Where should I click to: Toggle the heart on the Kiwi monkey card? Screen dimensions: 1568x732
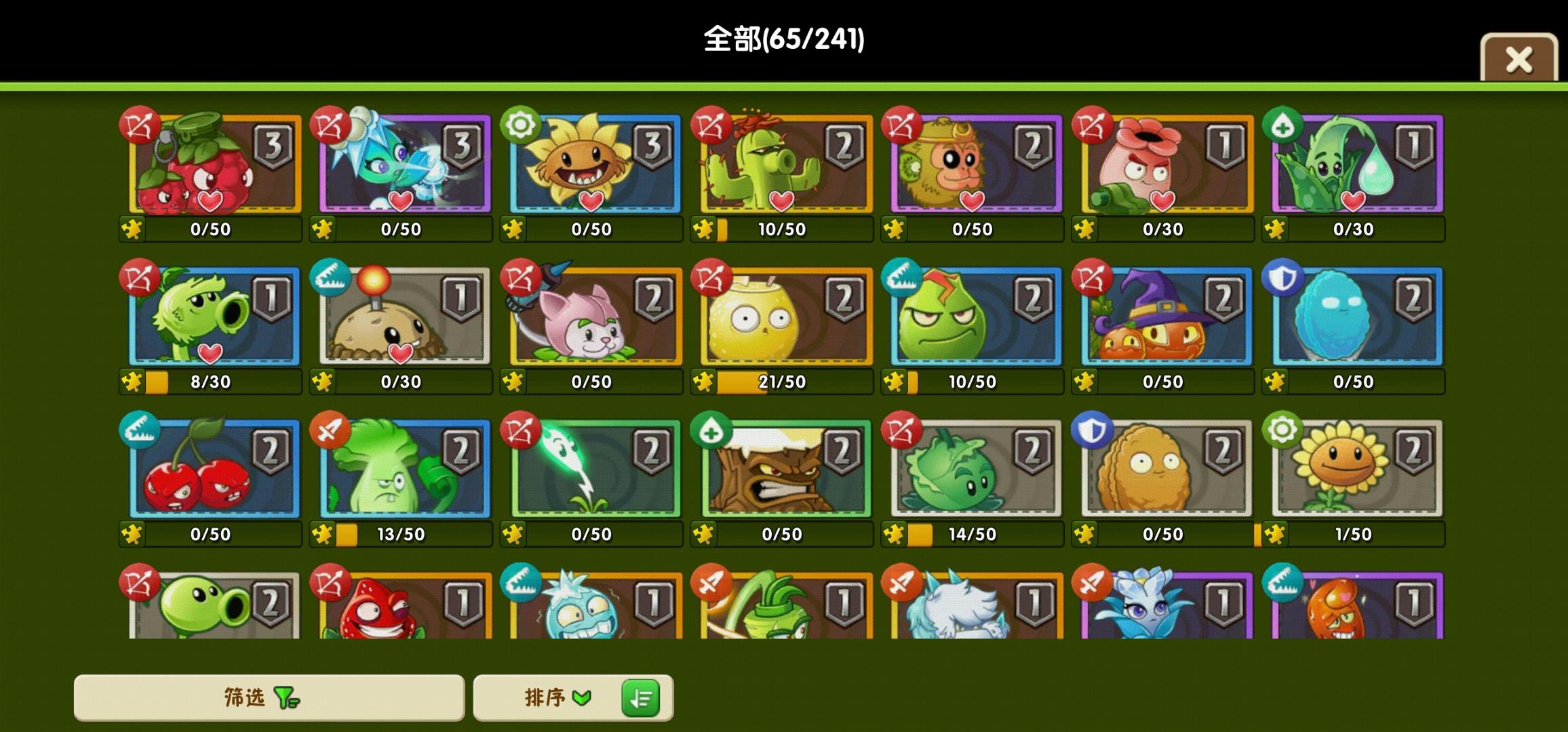click(973, 203)
